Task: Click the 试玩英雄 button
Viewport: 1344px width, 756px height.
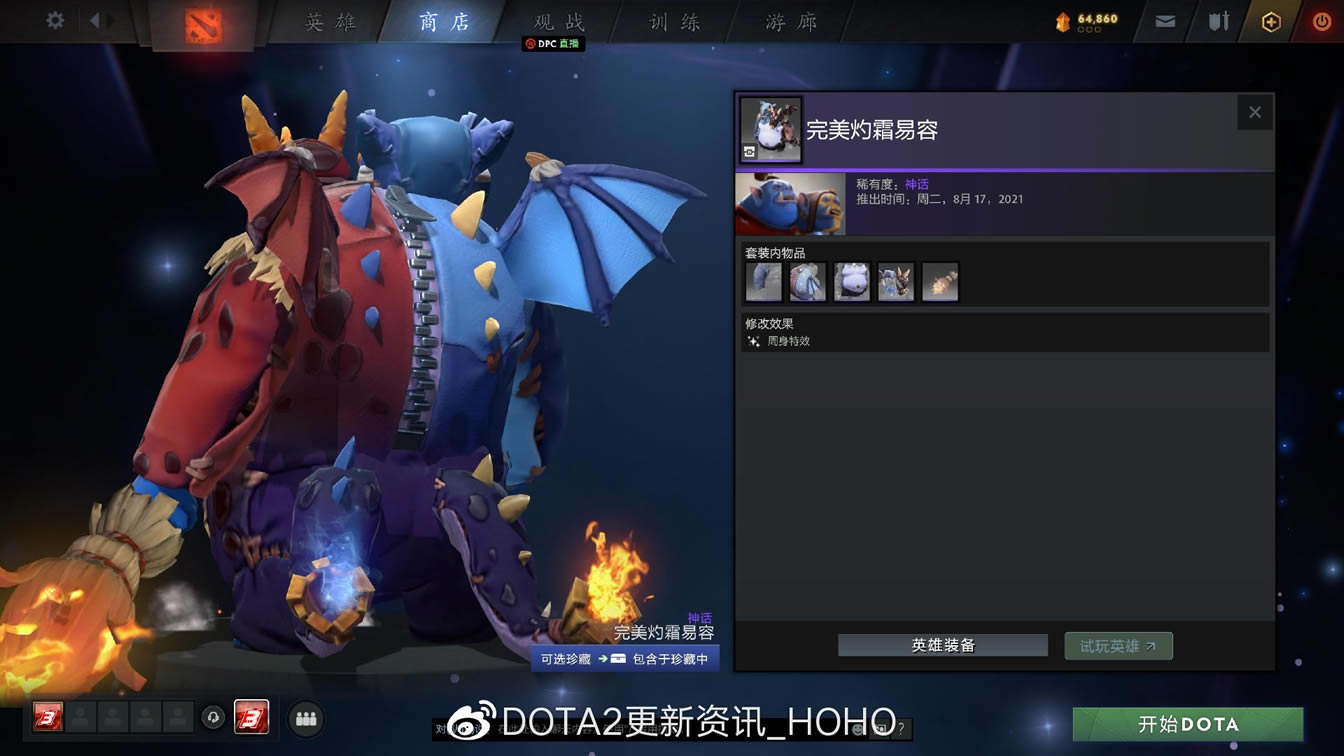Action: [x=1118, y=645]
